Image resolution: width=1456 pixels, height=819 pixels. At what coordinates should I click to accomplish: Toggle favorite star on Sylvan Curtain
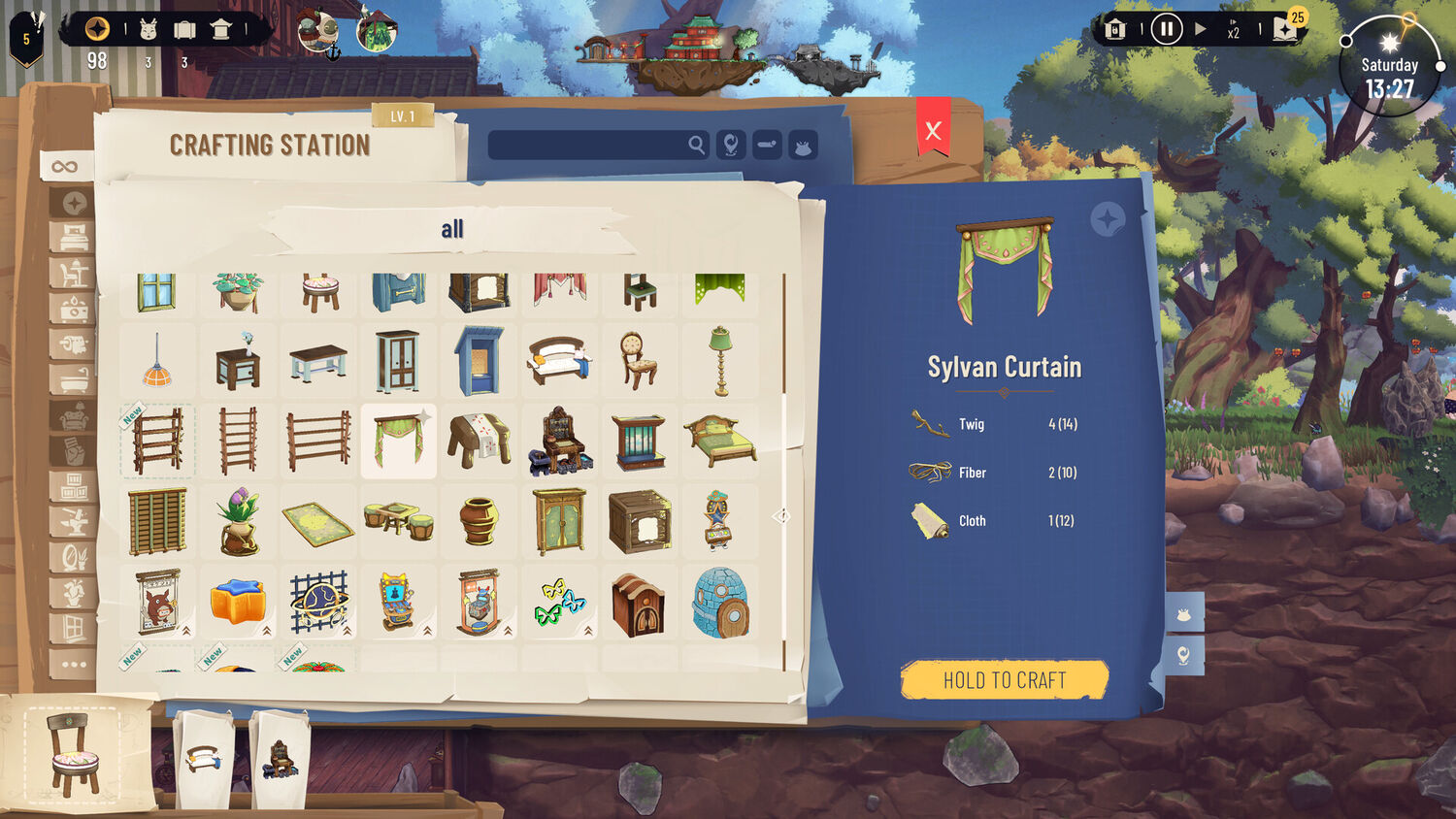click(x=1107, y=219)
